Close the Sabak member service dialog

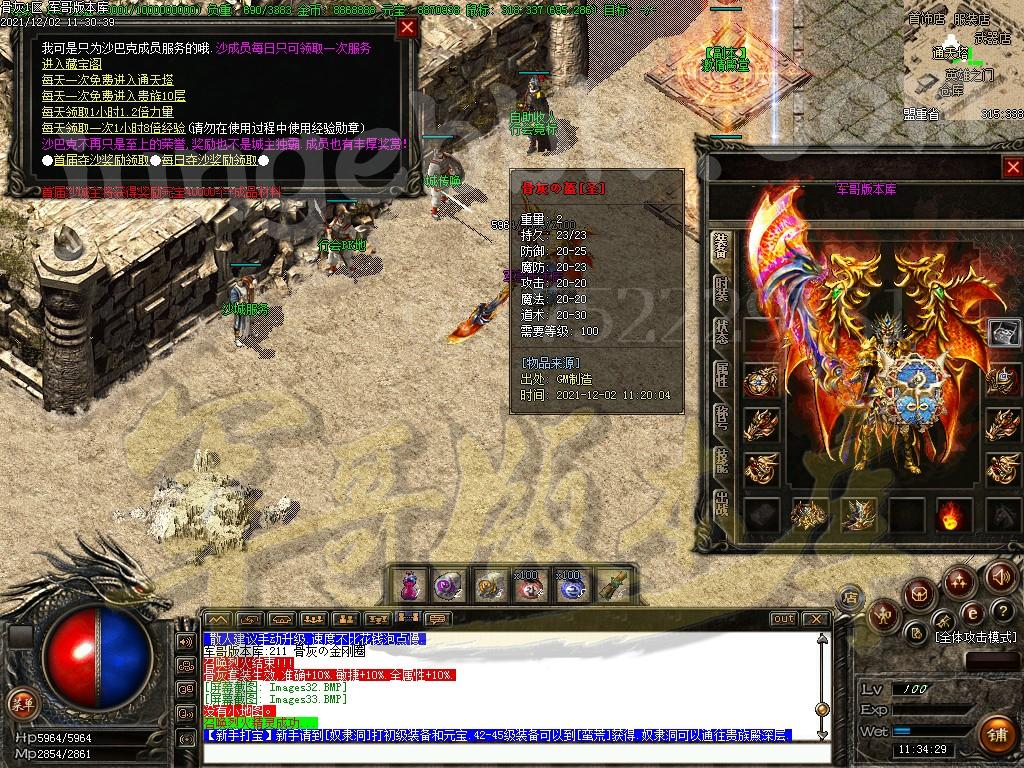407,28
